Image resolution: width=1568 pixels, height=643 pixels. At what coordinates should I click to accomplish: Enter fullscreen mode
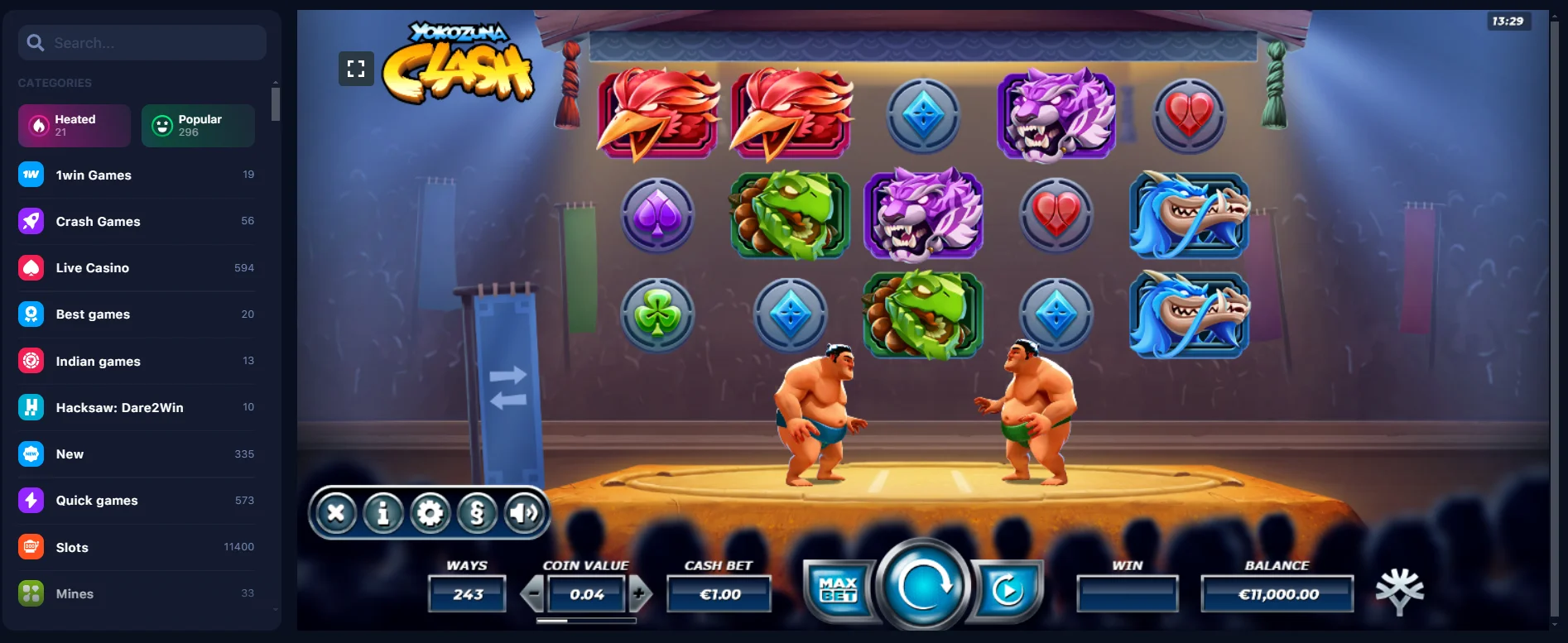pos(356,69)
